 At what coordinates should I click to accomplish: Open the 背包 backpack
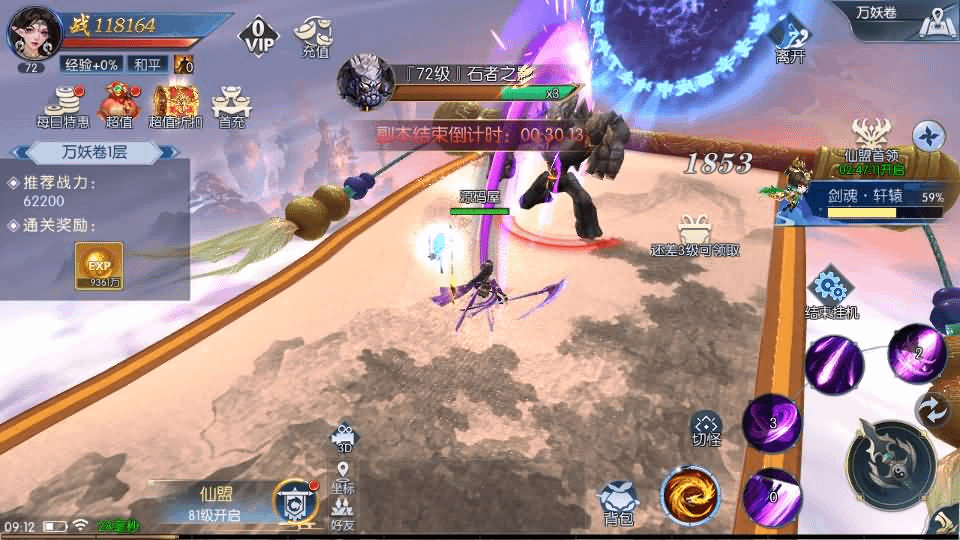[x=617, y=502]
